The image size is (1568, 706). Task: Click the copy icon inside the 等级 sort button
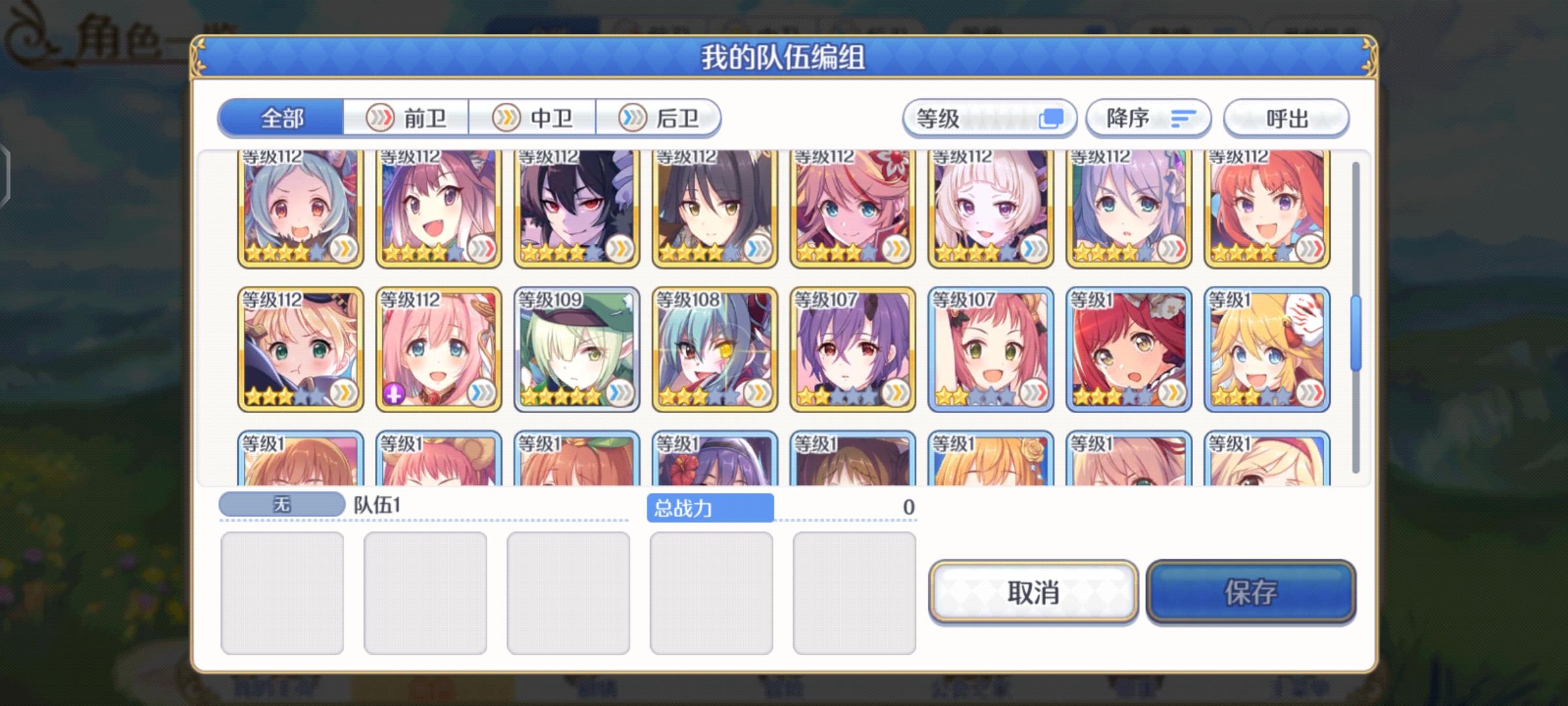pos(1051,118)
